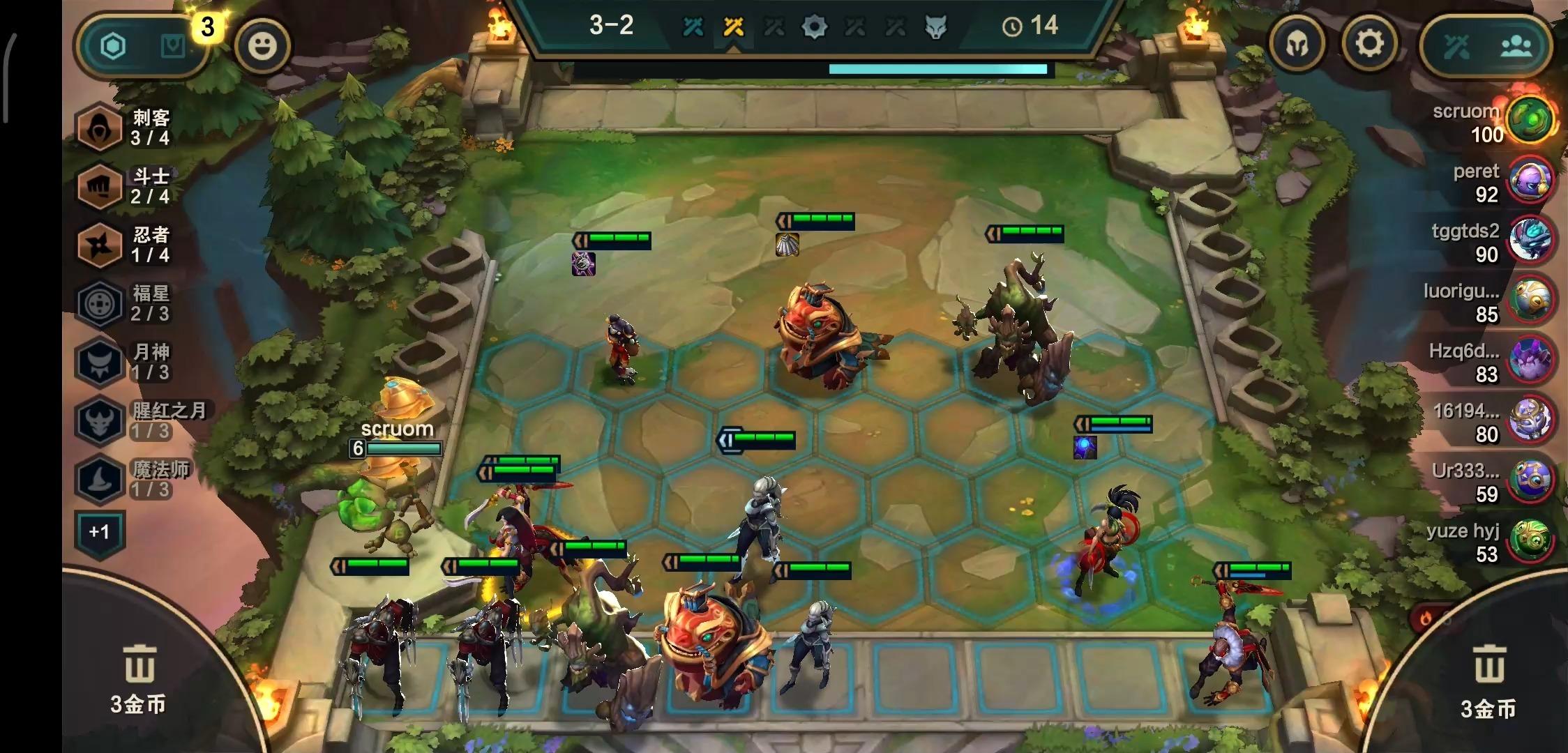This screenshot has height=753, width=1568.
Task: Select the 魔法师 trait entry
Action: (133, 479)
